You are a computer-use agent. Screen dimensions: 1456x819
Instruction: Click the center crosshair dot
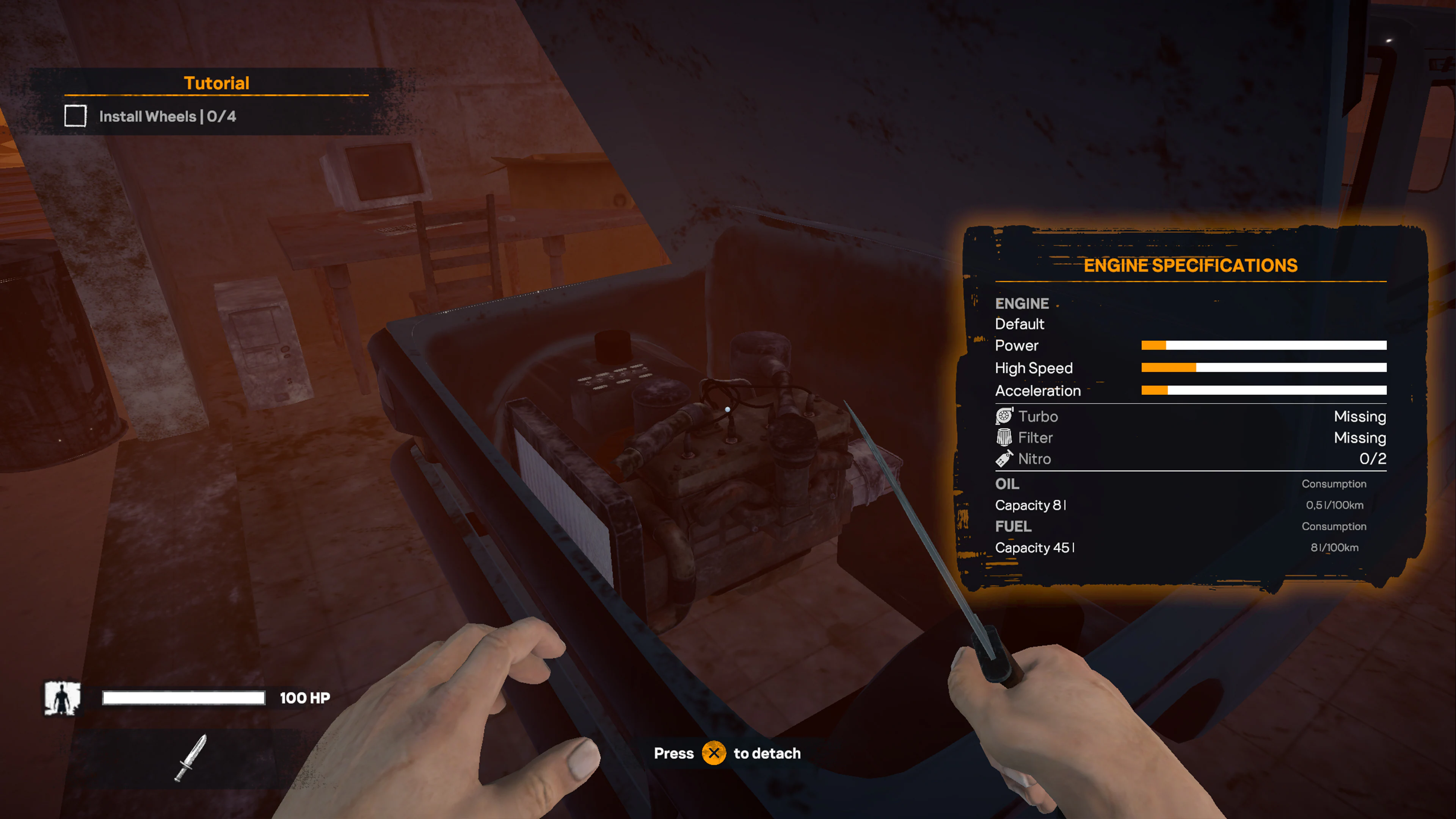[728, 409]
